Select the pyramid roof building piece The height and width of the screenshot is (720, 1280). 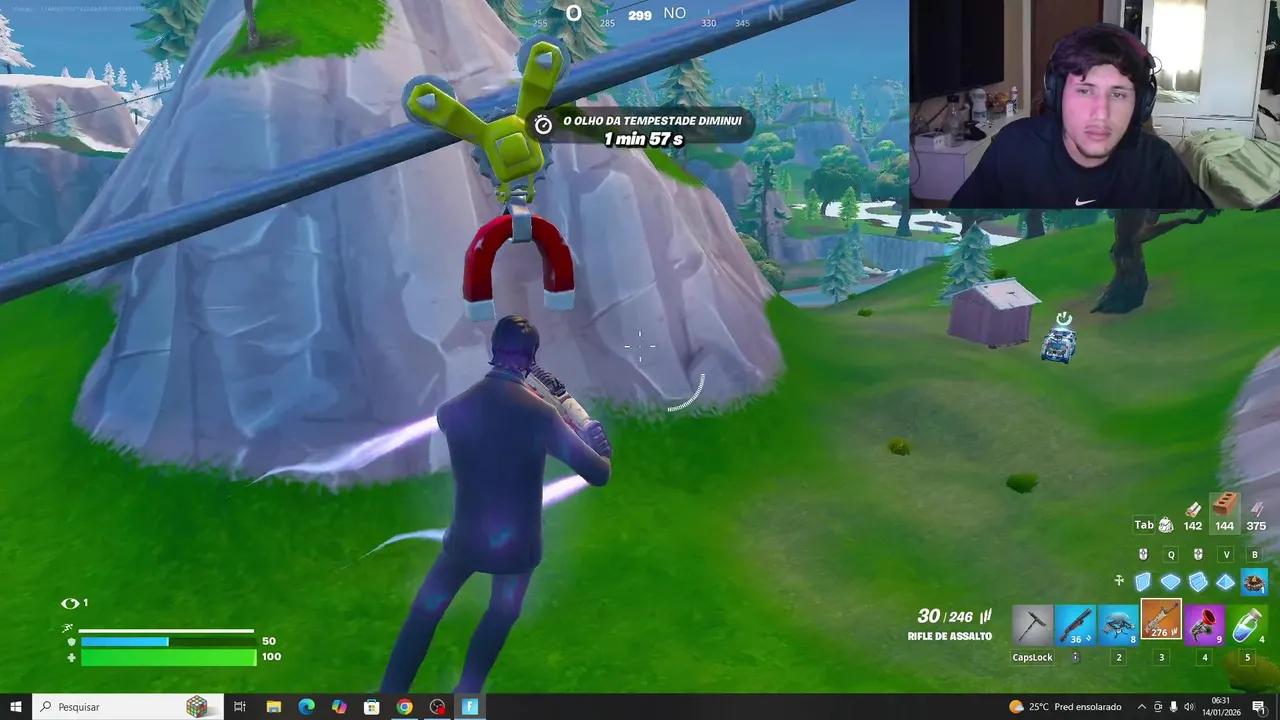click(1226, 581)
